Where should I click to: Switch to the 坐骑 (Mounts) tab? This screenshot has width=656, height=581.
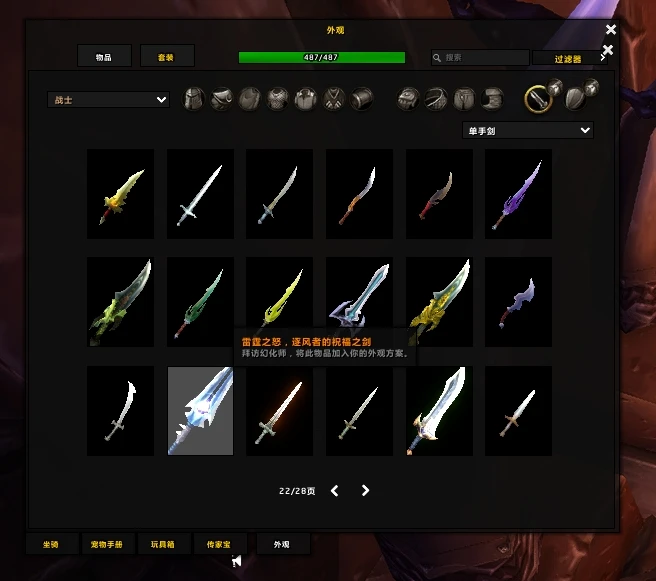point(50,545)
